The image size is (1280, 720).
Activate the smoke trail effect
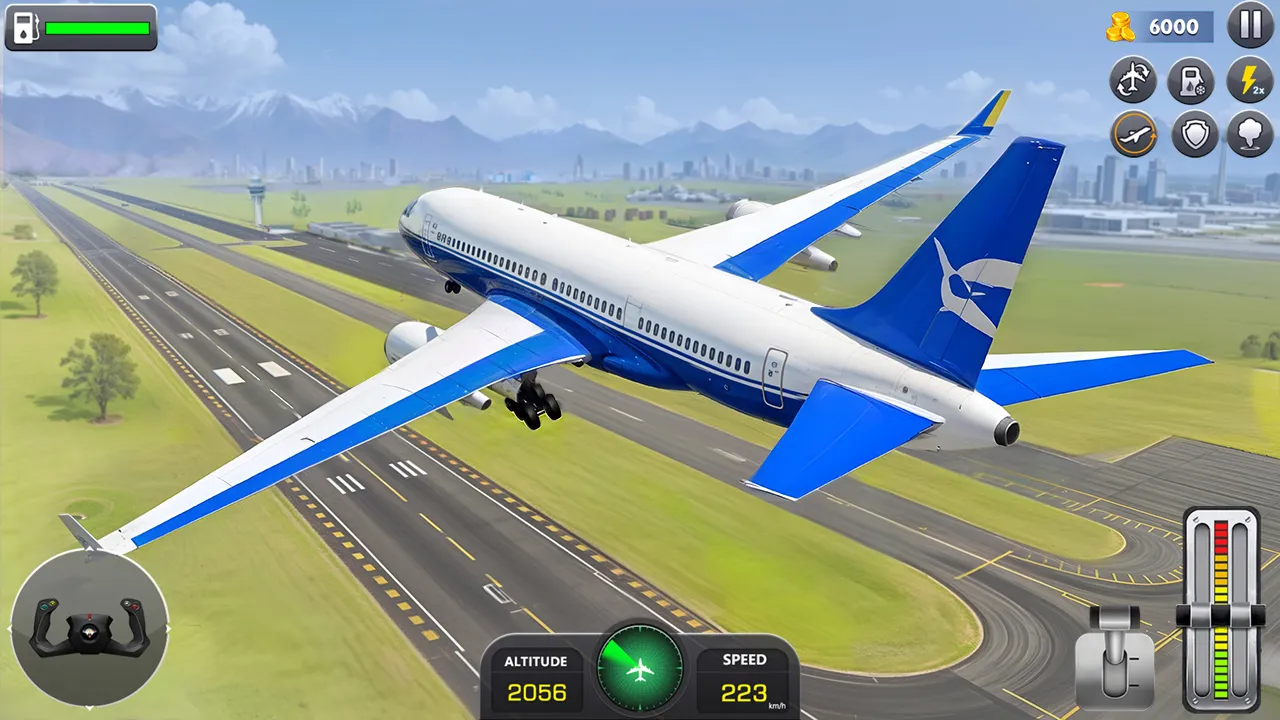[x=1250, y=134]
